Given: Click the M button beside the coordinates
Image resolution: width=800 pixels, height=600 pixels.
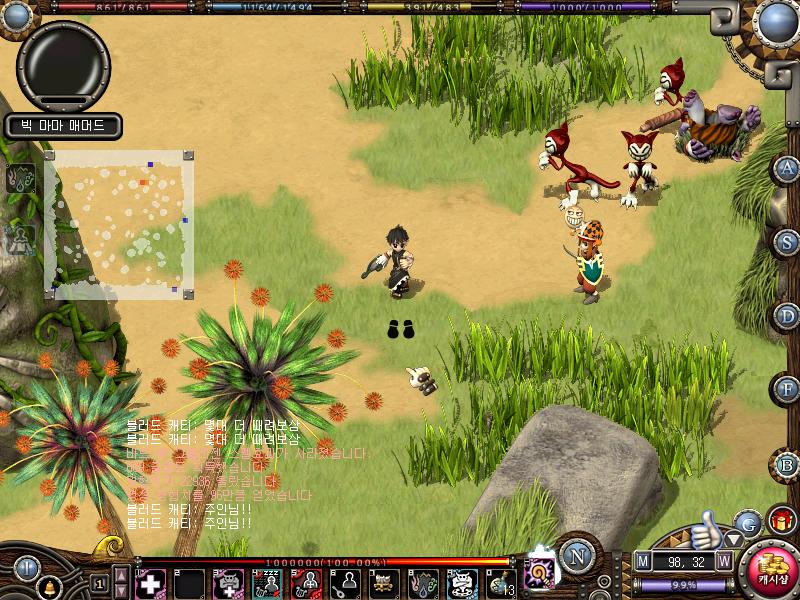Looking at the screenshot, I should 642,561.
